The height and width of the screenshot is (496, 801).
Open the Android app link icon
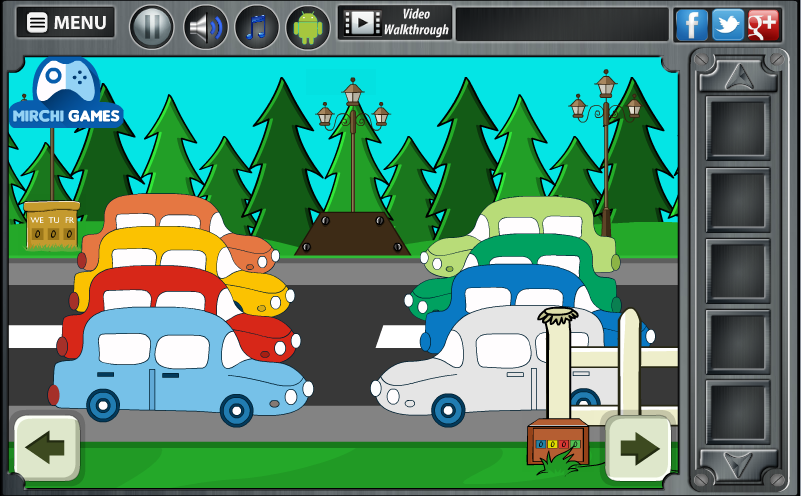[x=308, y=27]
